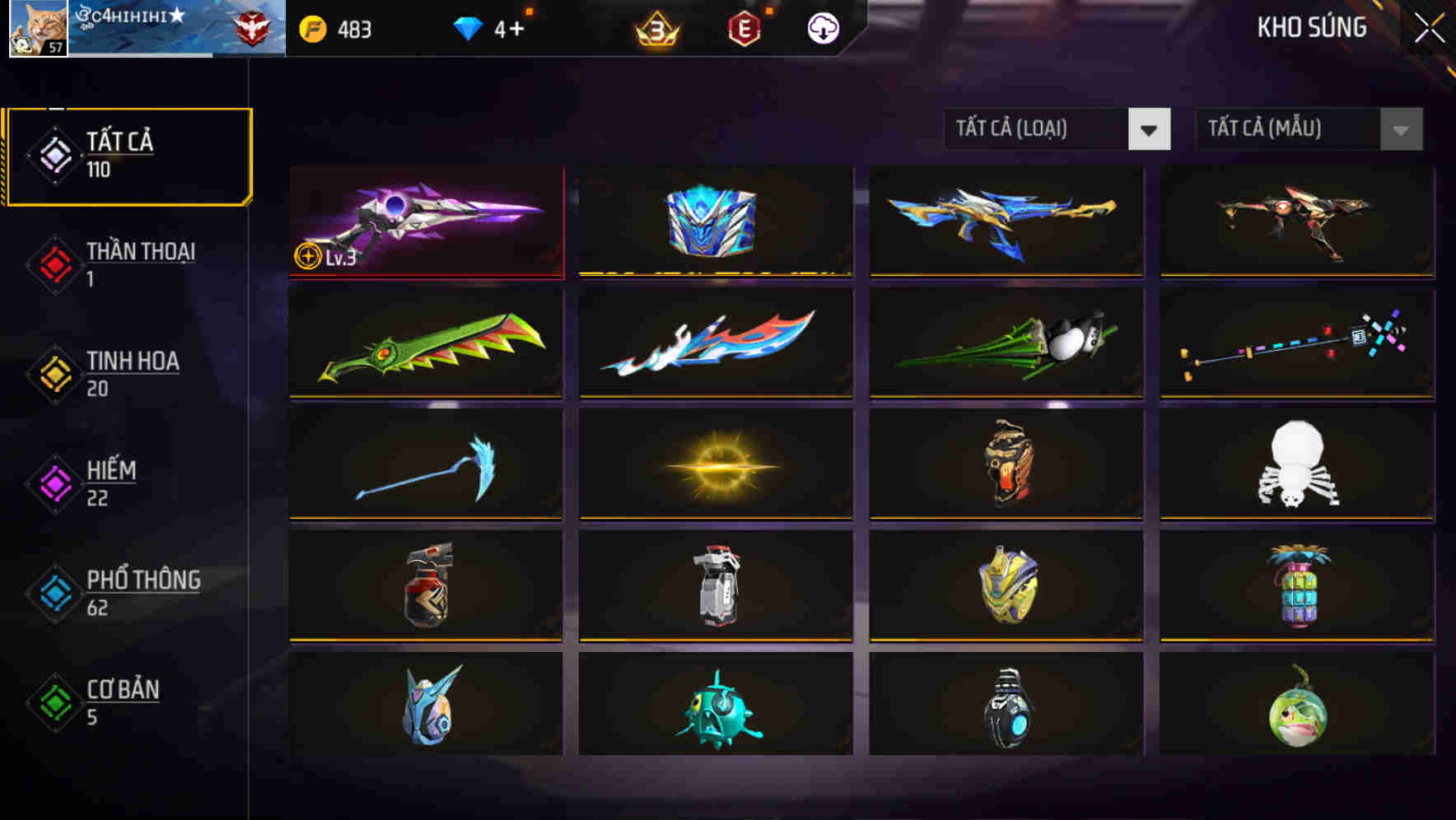The width and height of the screenshot is (1456, 820).
Task: Click the arrow on the LOẠI filter
Action: [1150, 129]
